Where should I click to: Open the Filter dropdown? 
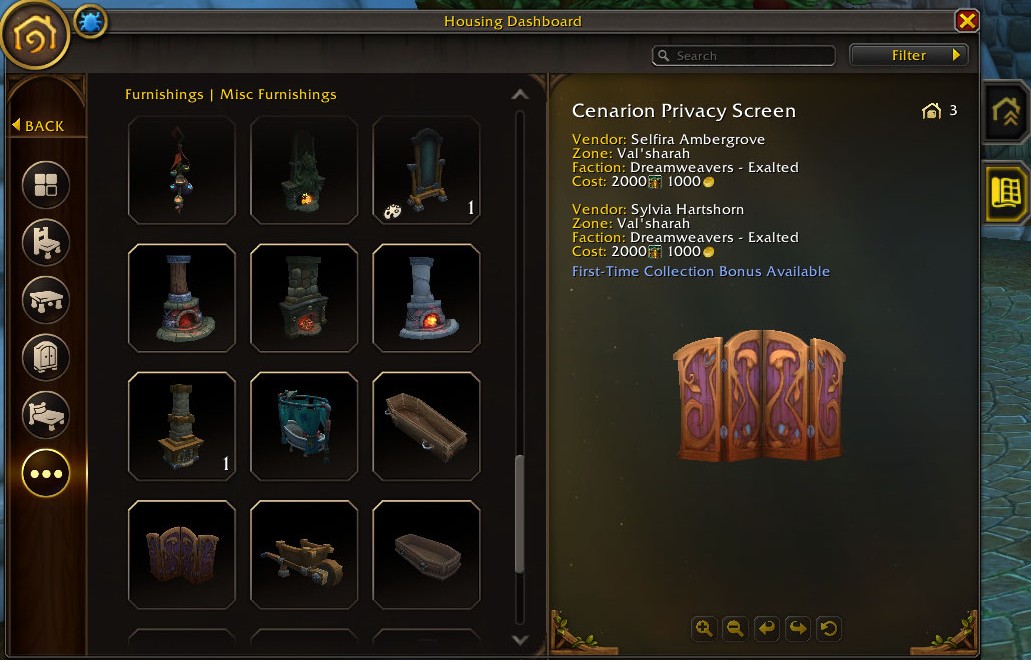(x=909, y=55)
